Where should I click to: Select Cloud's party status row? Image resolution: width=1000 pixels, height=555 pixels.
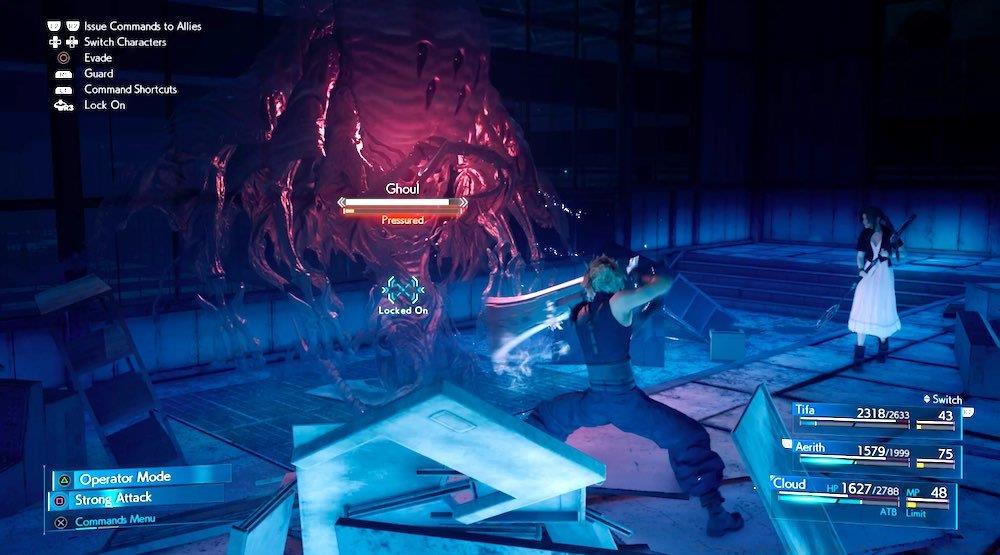pyautogui.click(x=866, y=494)
